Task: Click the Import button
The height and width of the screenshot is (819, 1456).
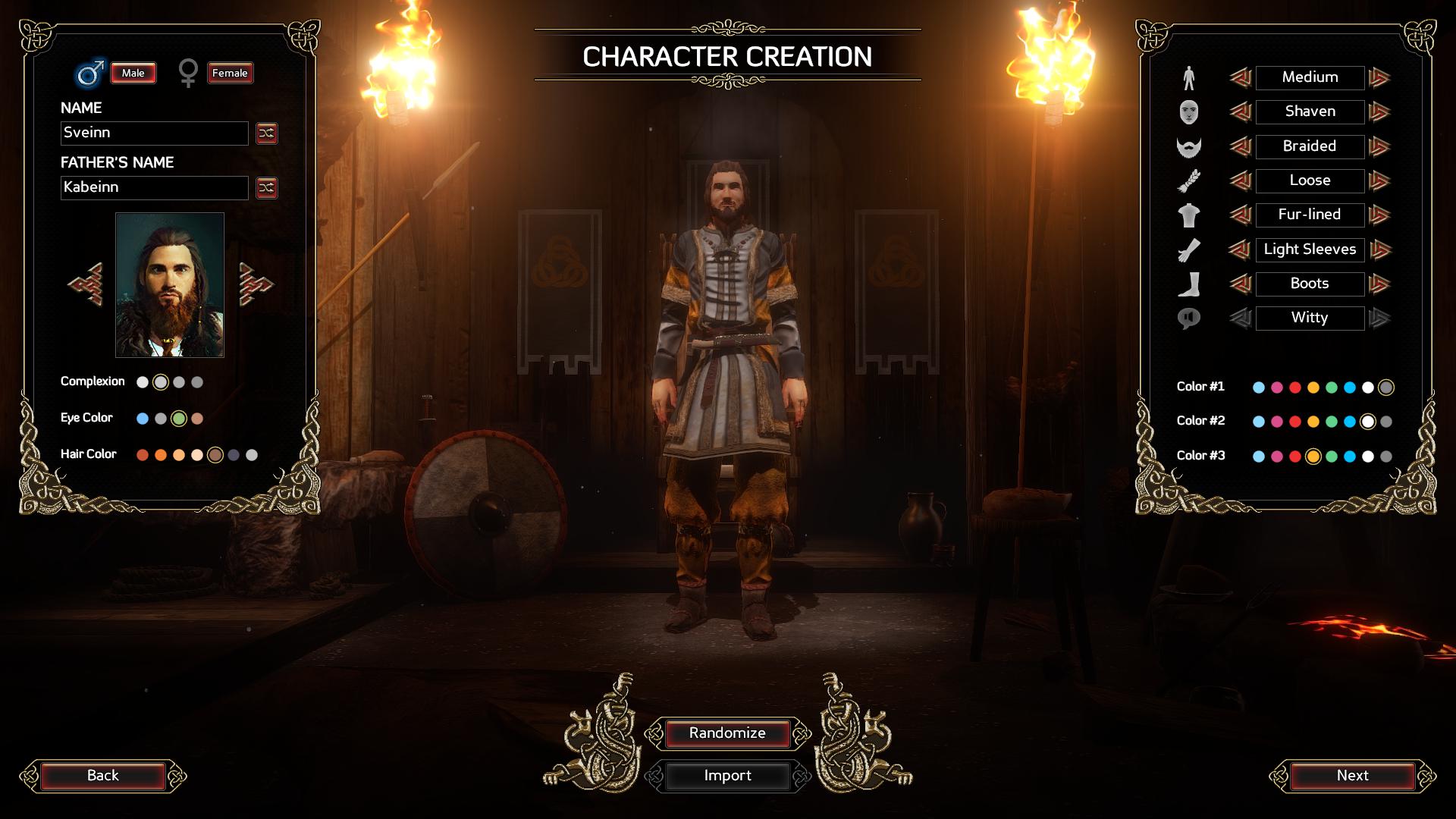Action: (x=727, y=776)
